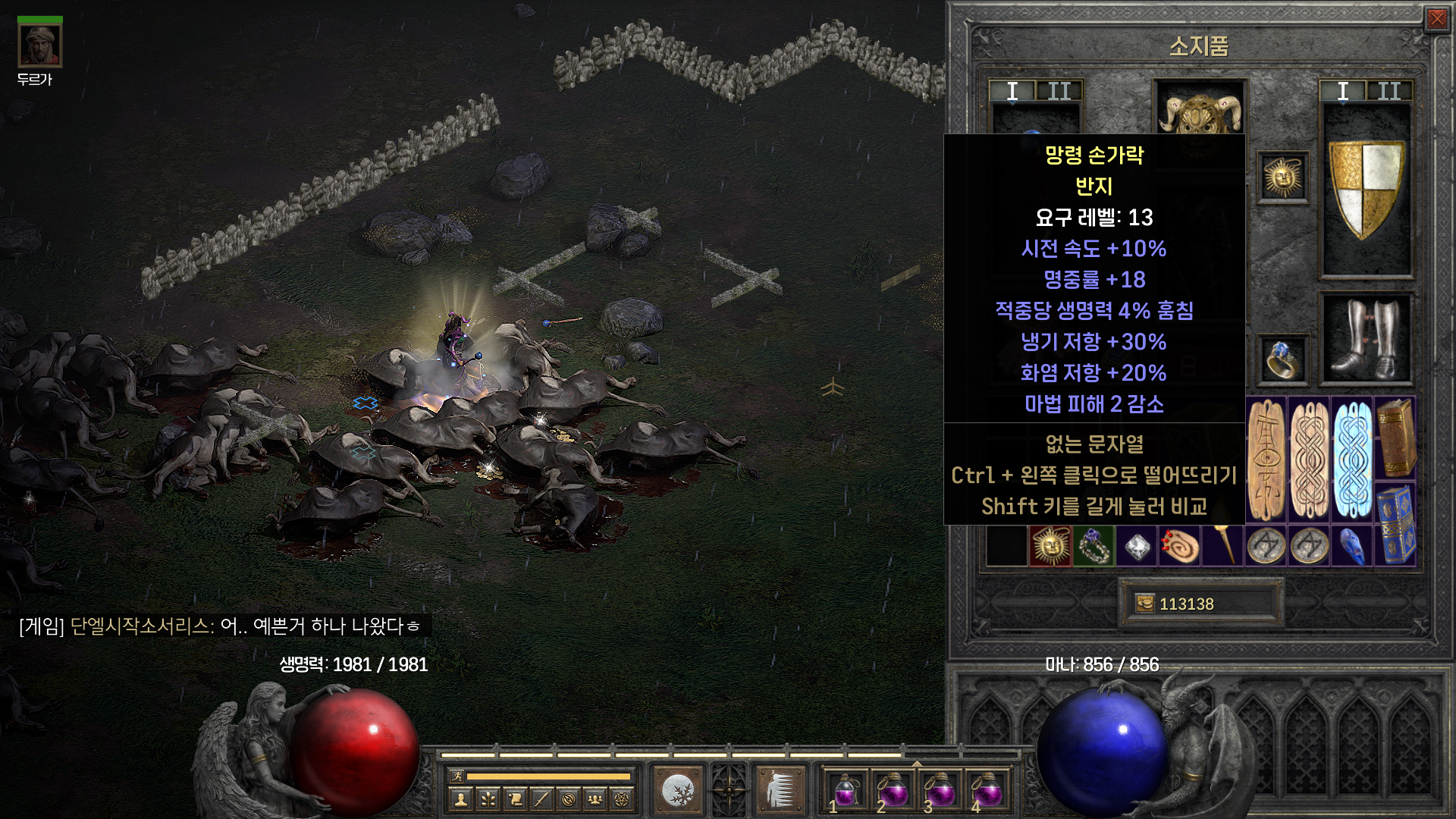The width and height of the screenshot is (1456, 819).
Task: Pick up the bone ring in inventory
Action: point(1094,546)
